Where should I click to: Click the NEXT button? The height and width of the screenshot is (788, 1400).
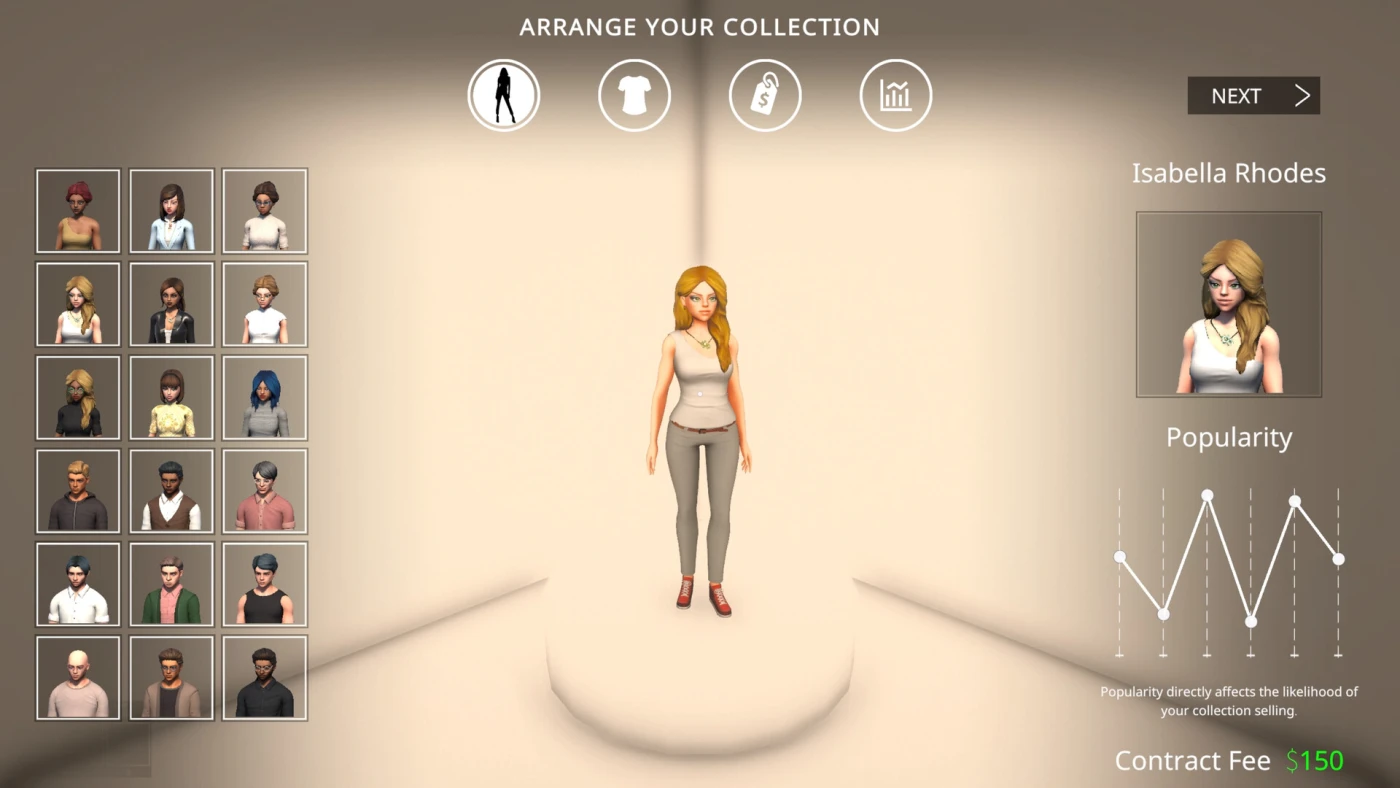[1253, 96]
